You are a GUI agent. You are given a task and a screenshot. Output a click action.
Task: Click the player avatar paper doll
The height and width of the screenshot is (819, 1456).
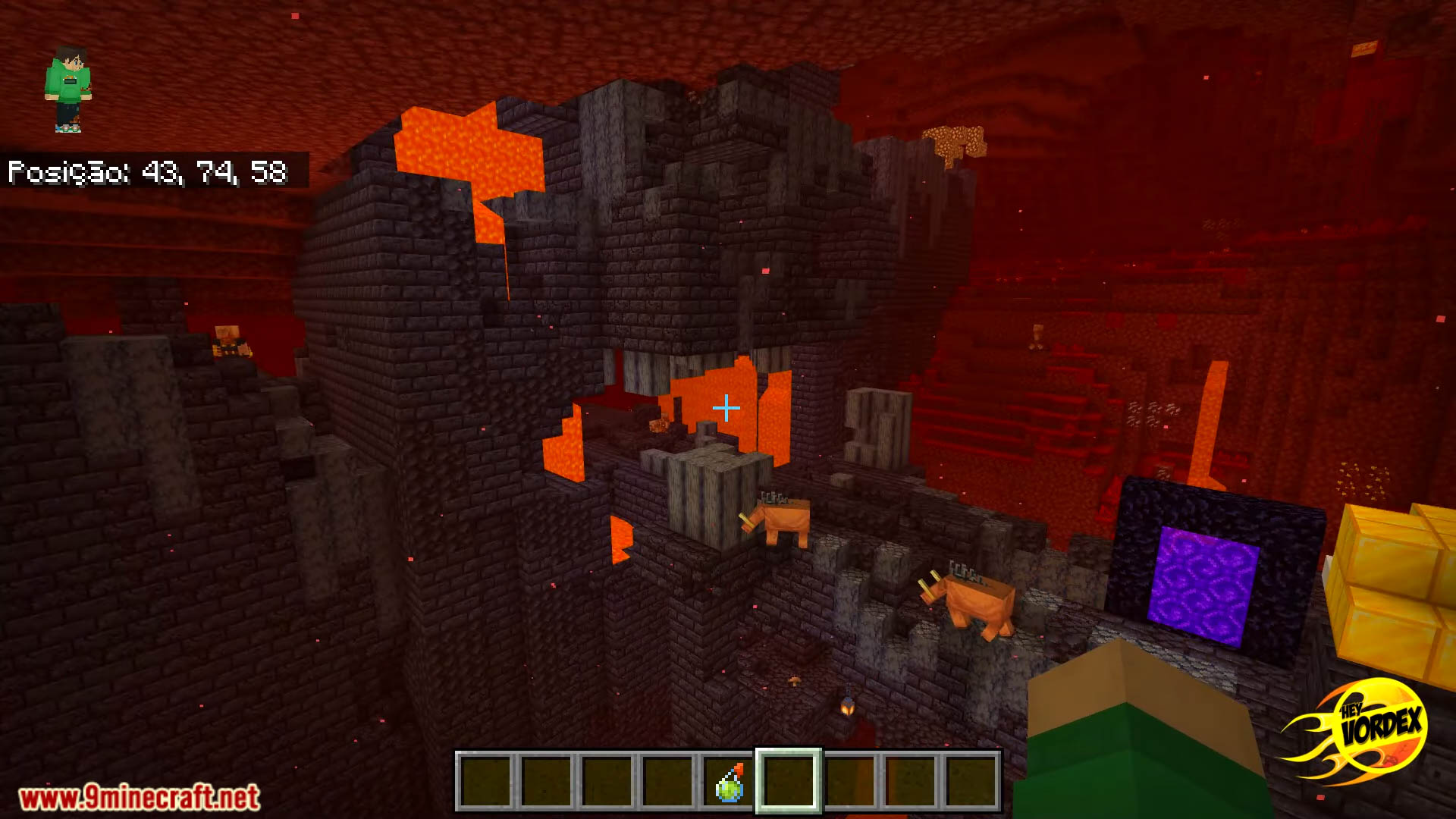pos(68,89)
